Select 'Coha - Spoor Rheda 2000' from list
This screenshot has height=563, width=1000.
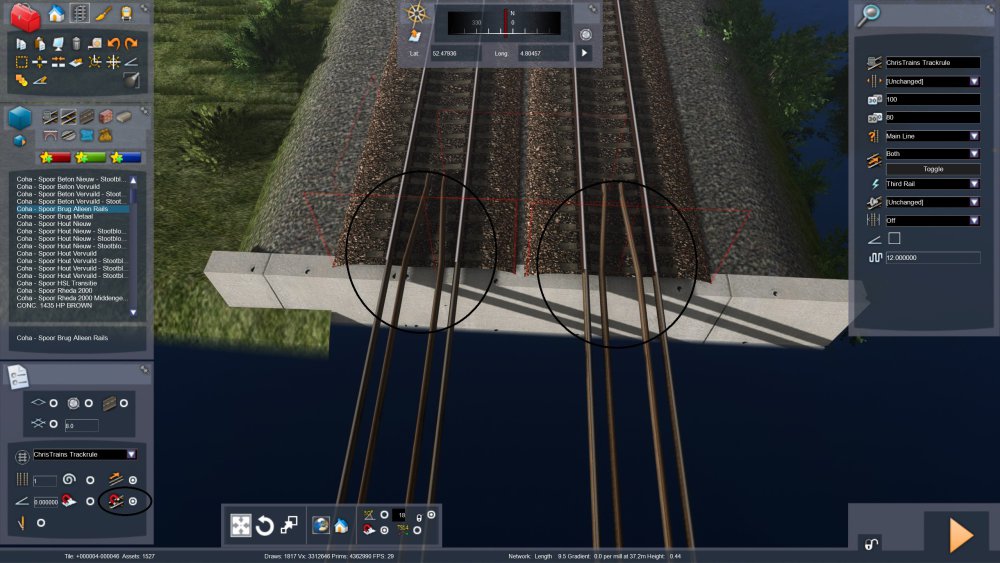click(54, 290)
